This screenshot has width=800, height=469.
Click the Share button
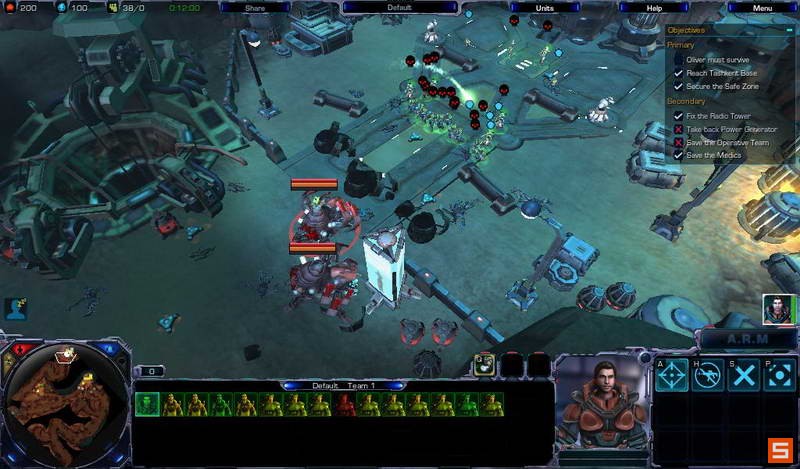coord(254,7)
